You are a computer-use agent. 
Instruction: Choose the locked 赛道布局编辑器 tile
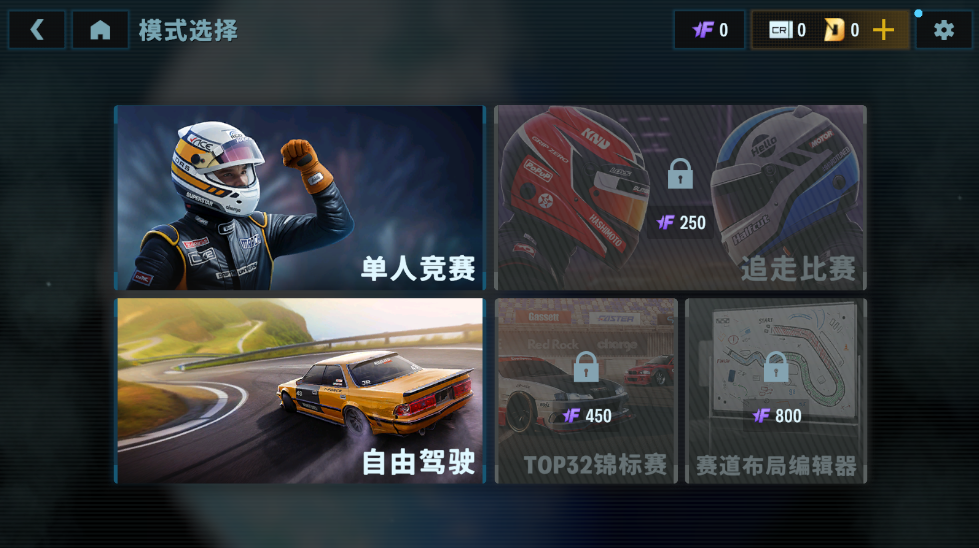(x=776, y=391)
